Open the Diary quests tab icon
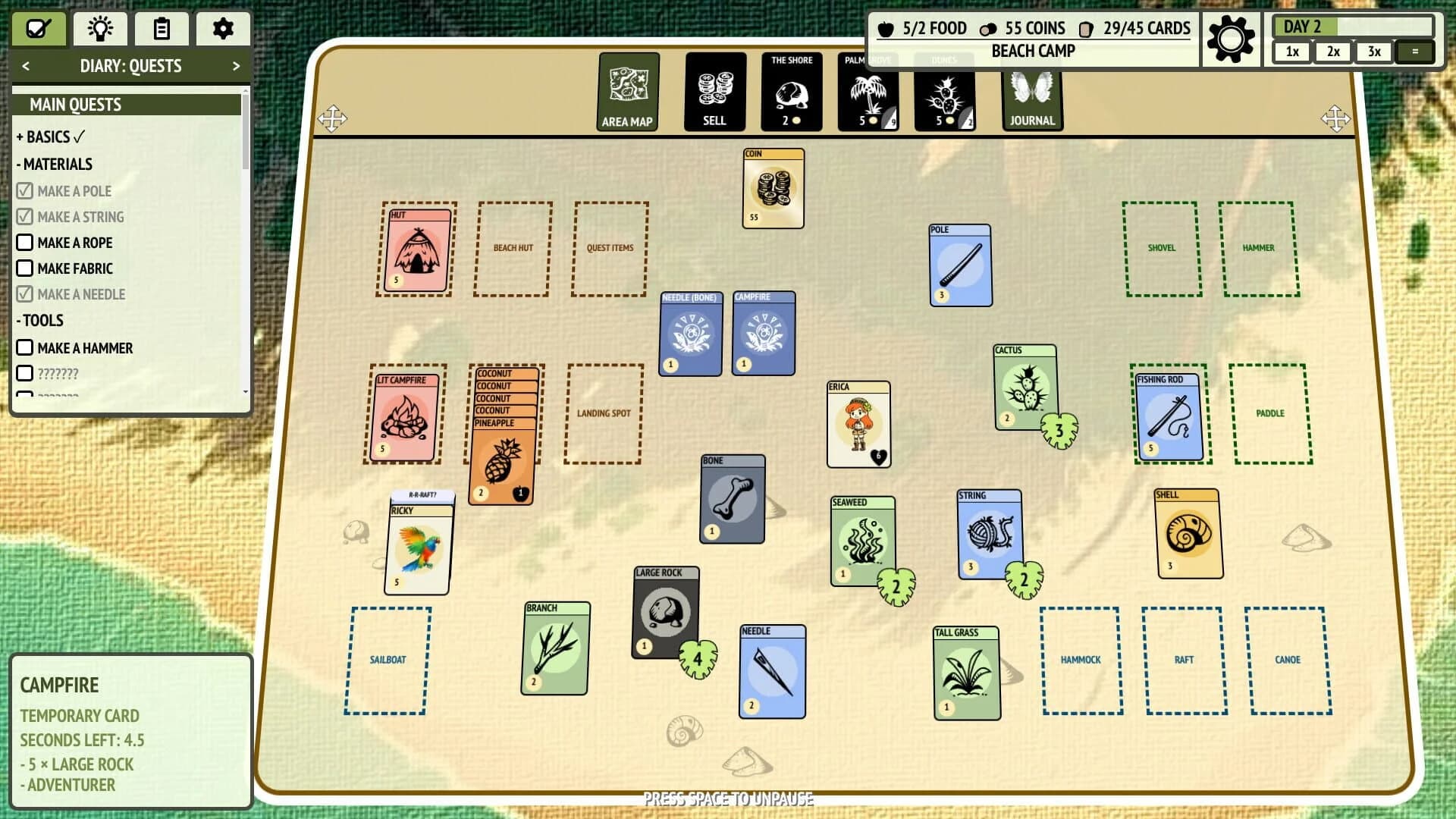1456x819 pixels. [39, 29]
